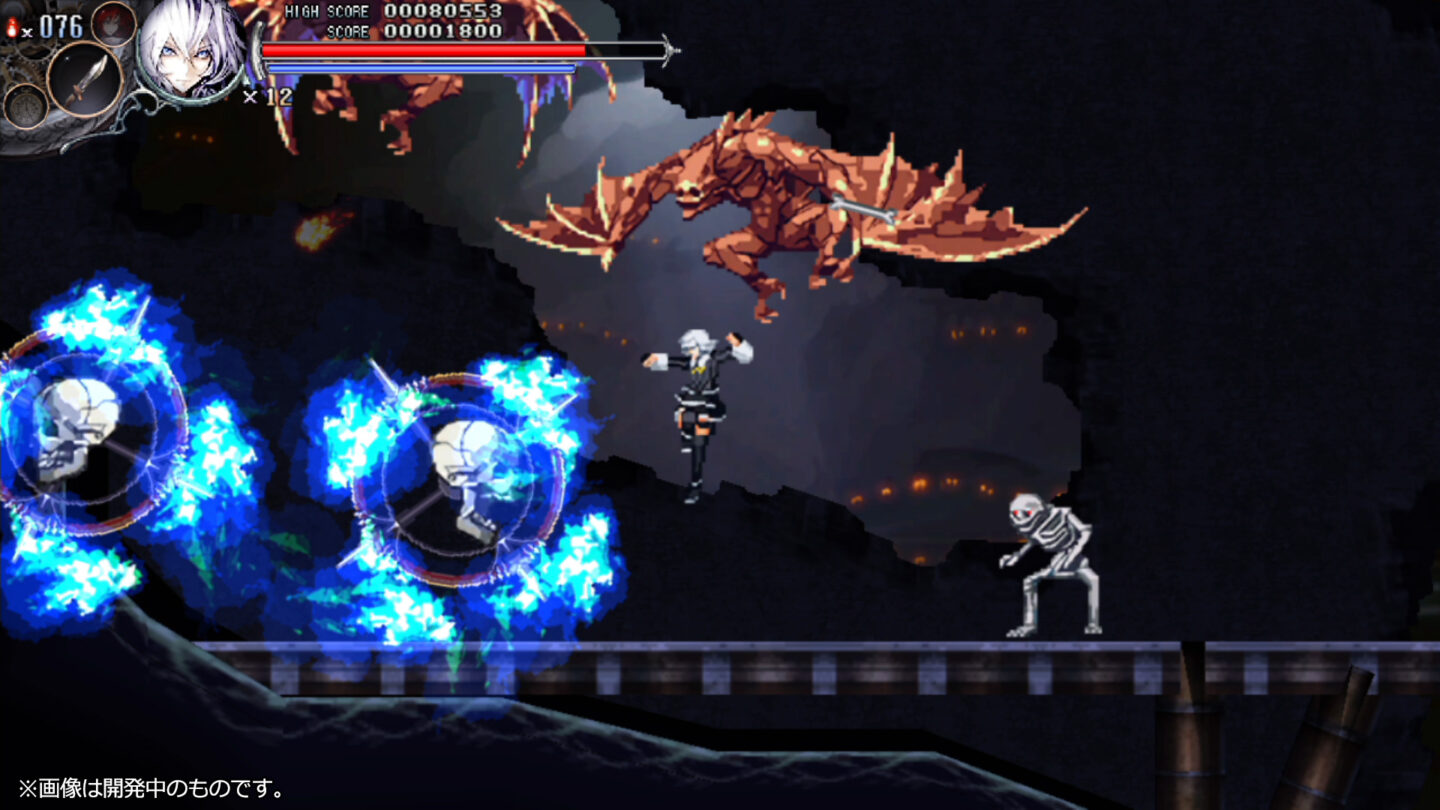Click the blue gauge beneath the health bar
Image resolution: width=1440 pixels, height=810 pixels.
click(420, 66)
